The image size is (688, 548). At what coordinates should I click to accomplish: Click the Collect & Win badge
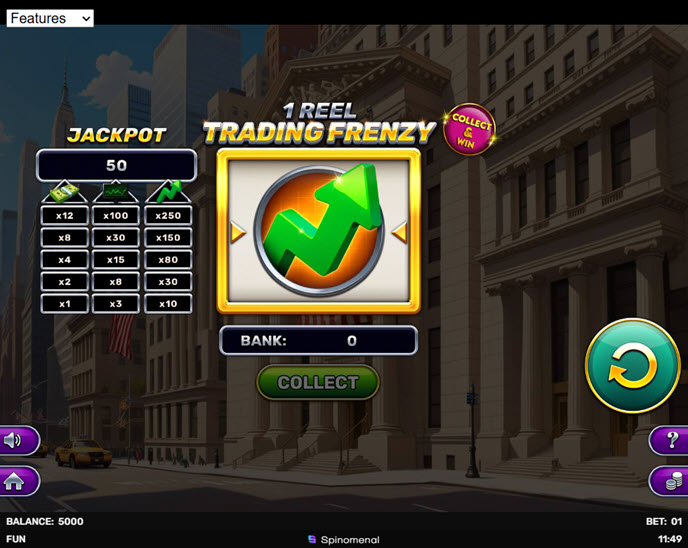click(469, 130)
